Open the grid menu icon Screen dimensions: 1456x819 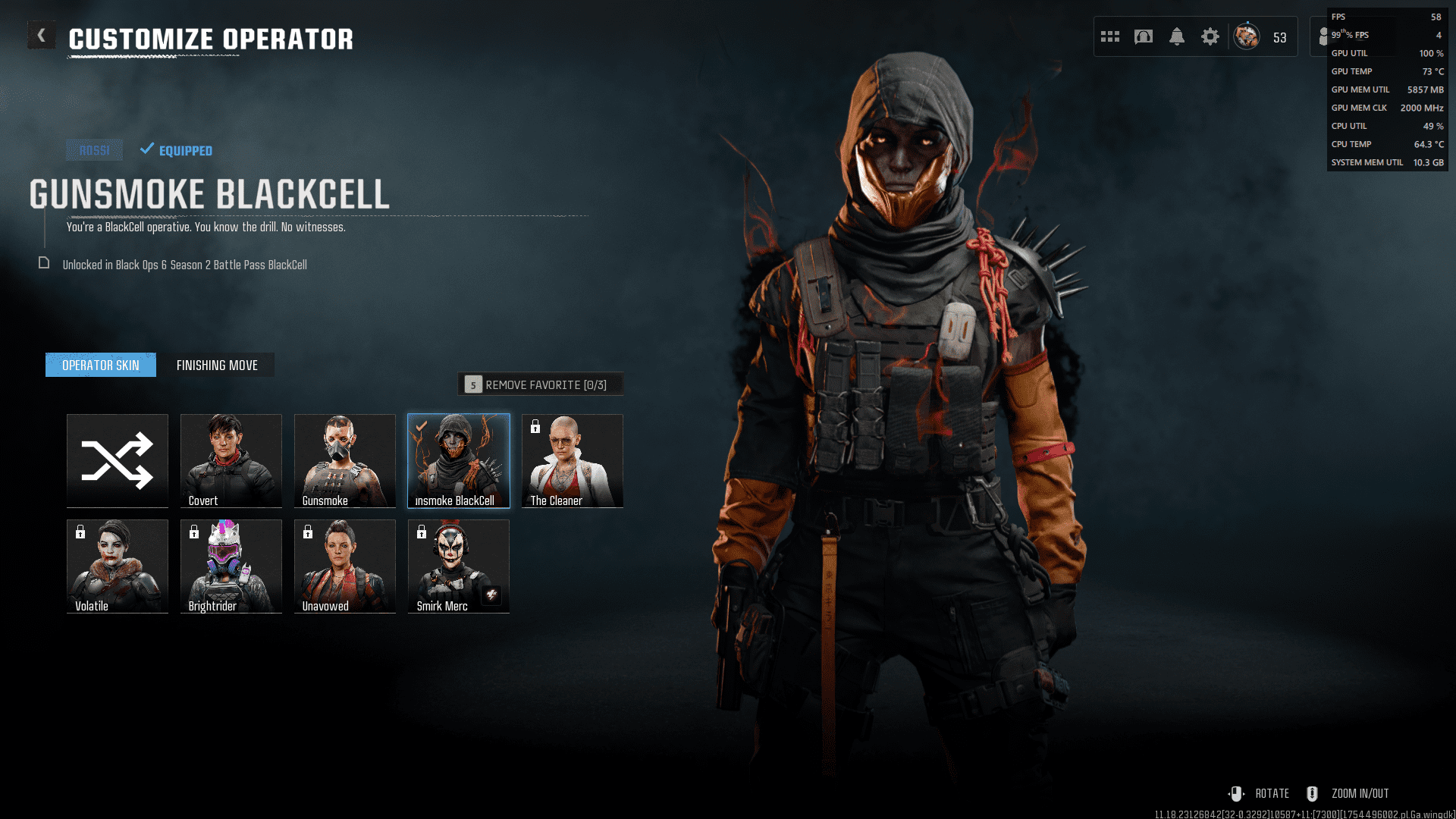tap(1110, 36)
